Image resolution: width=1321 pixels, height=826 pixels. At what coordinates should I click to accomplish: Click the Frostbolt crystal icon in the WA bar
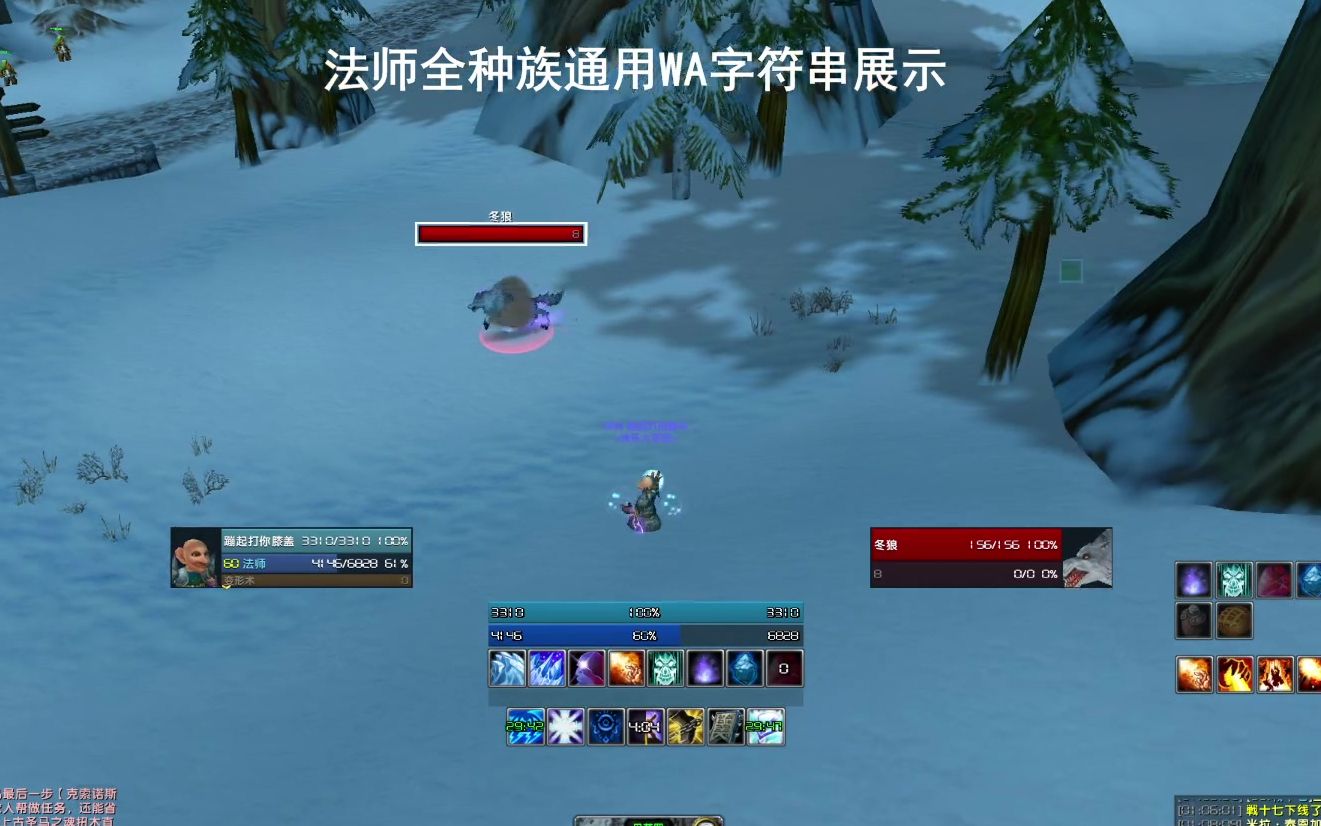pyautogui.click(x=547, y=668)
